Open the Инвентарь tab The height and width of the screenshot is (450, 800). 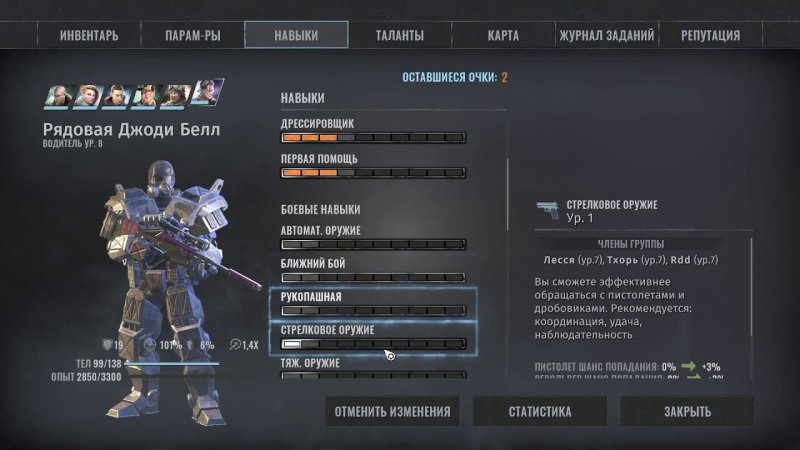point(89,35)
